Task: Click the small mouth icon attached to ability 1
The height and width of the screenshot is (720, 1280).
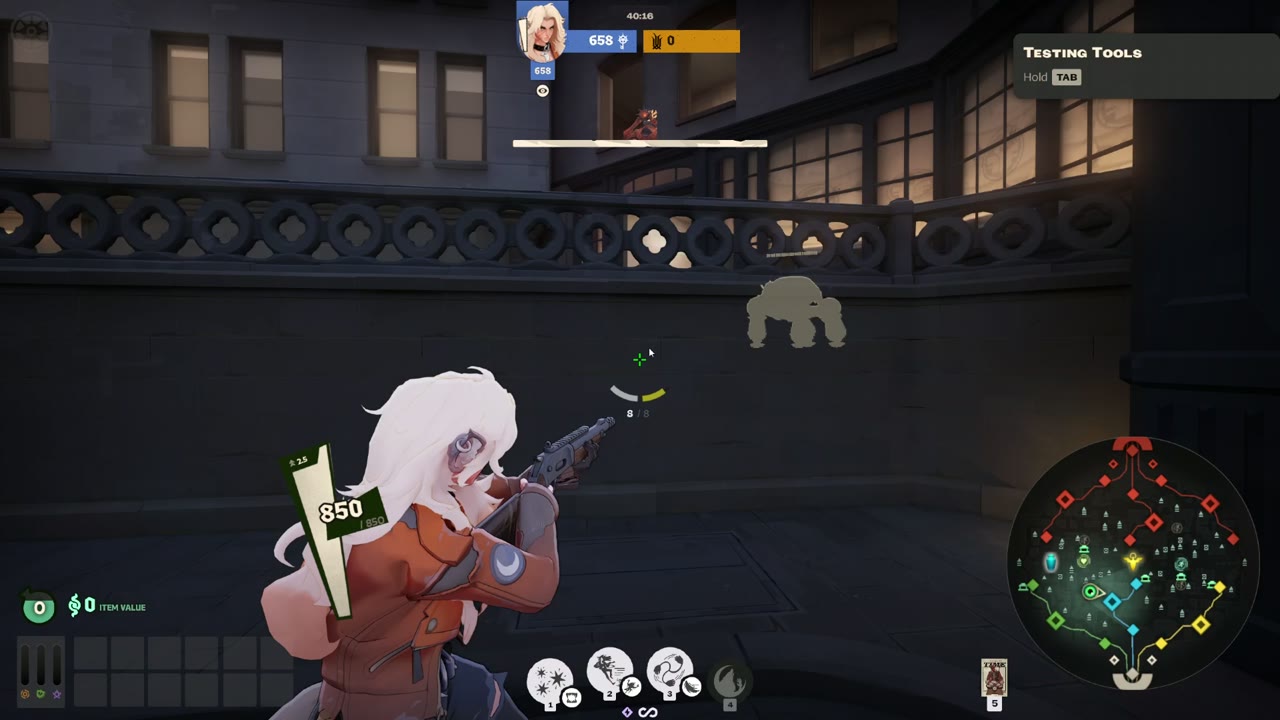Action: pos(570,698)
